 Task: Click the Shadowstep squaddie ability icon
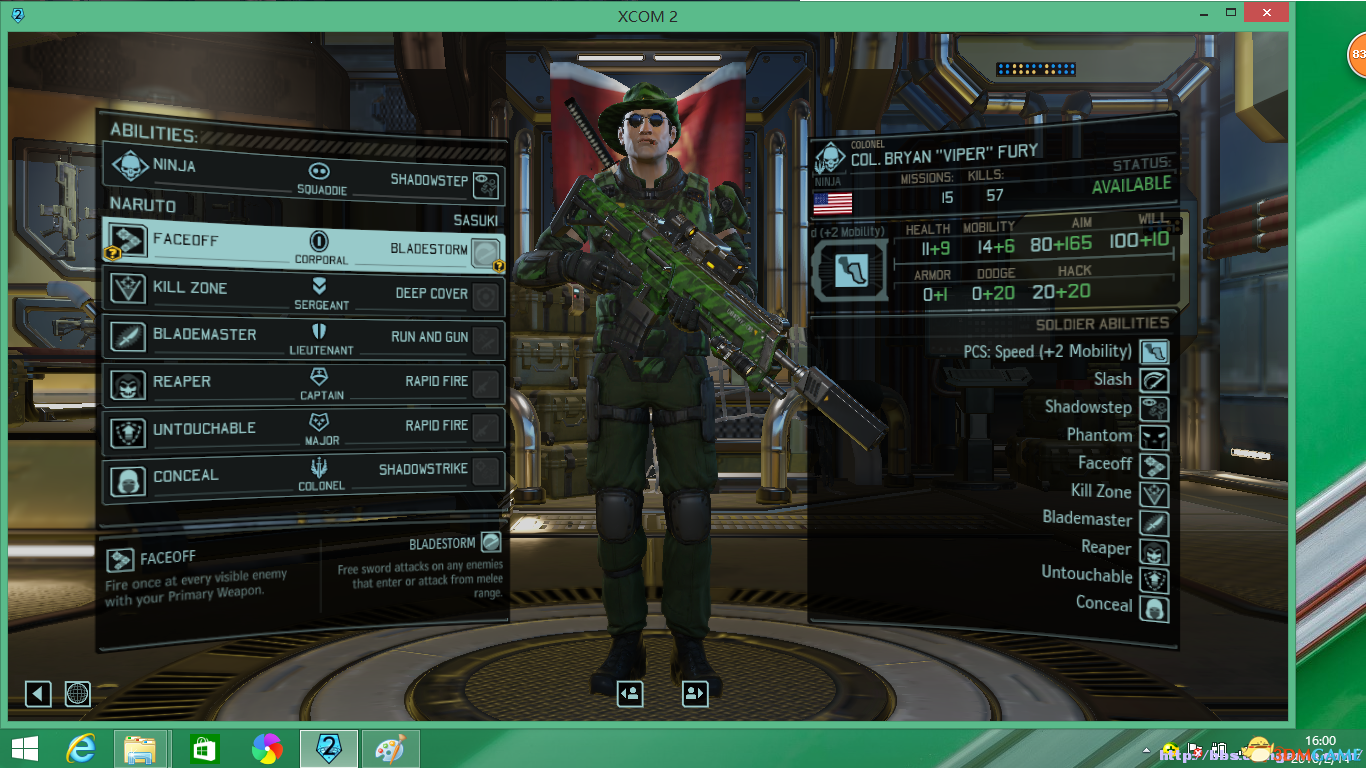coord(486,185)
